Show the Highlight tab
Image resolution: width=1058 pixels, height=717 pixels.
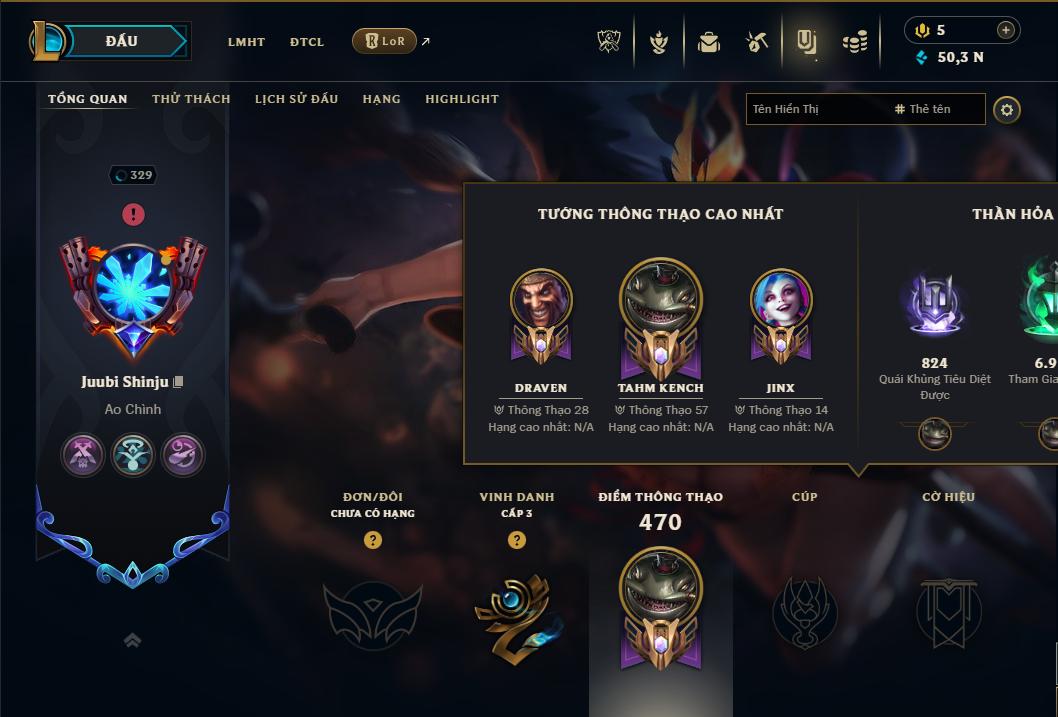(461, 99)
